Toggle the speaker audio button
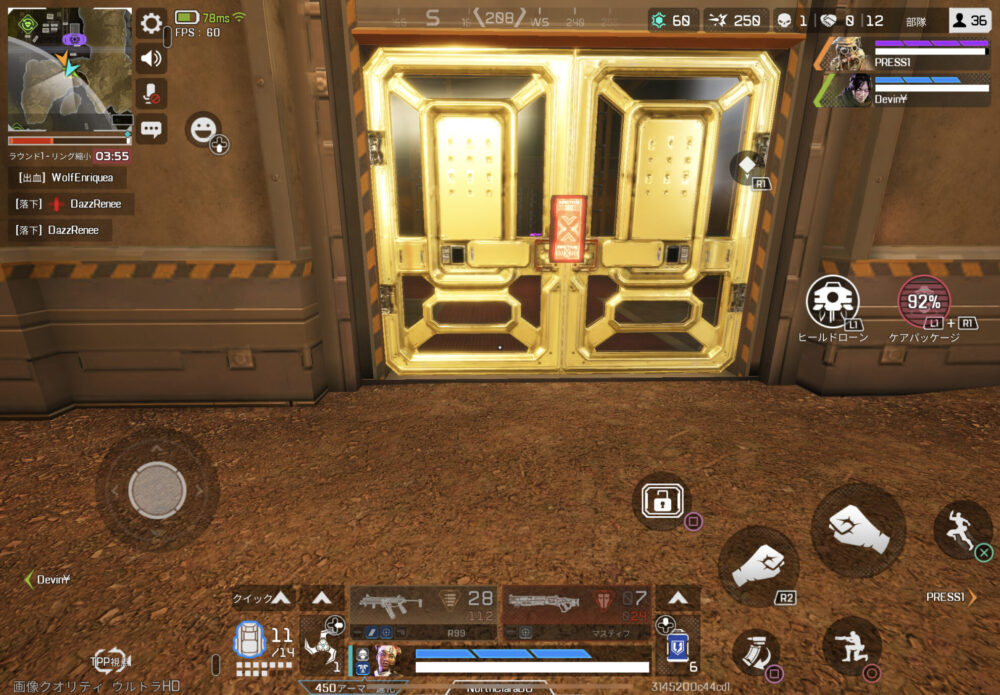The image size is (1000, 695). 151,58
